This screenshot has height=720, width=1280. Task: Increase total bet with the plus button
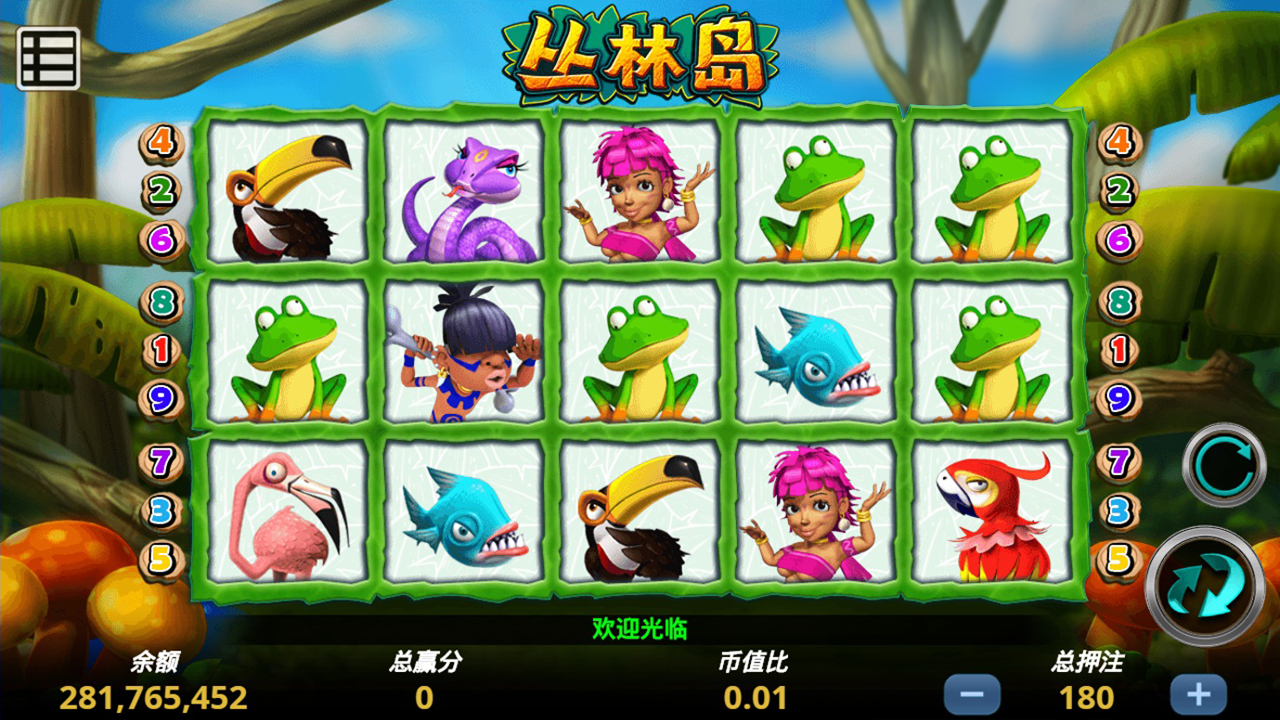1198,694
